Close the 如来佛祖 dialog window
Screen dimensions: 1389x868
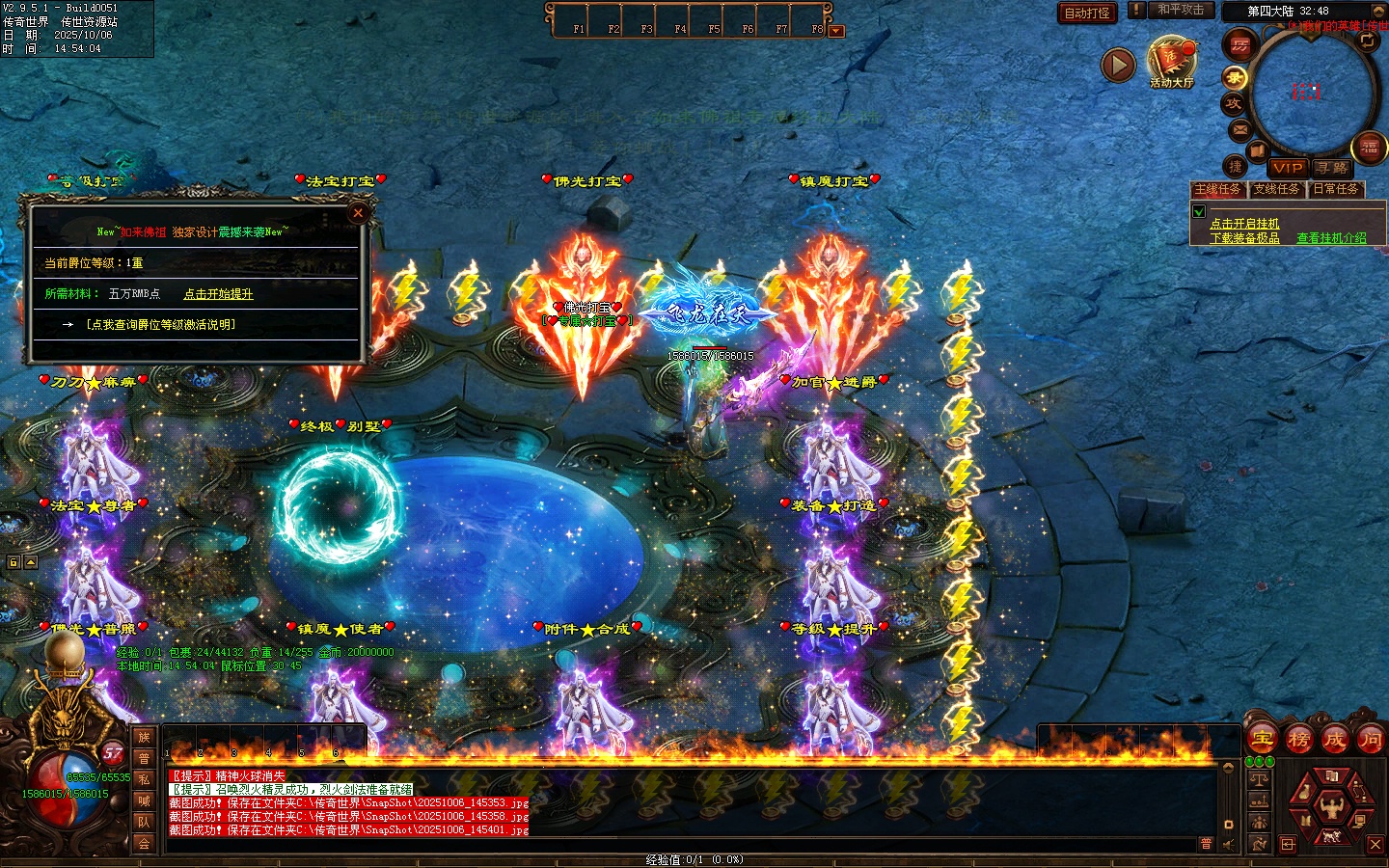coord(358,213)
